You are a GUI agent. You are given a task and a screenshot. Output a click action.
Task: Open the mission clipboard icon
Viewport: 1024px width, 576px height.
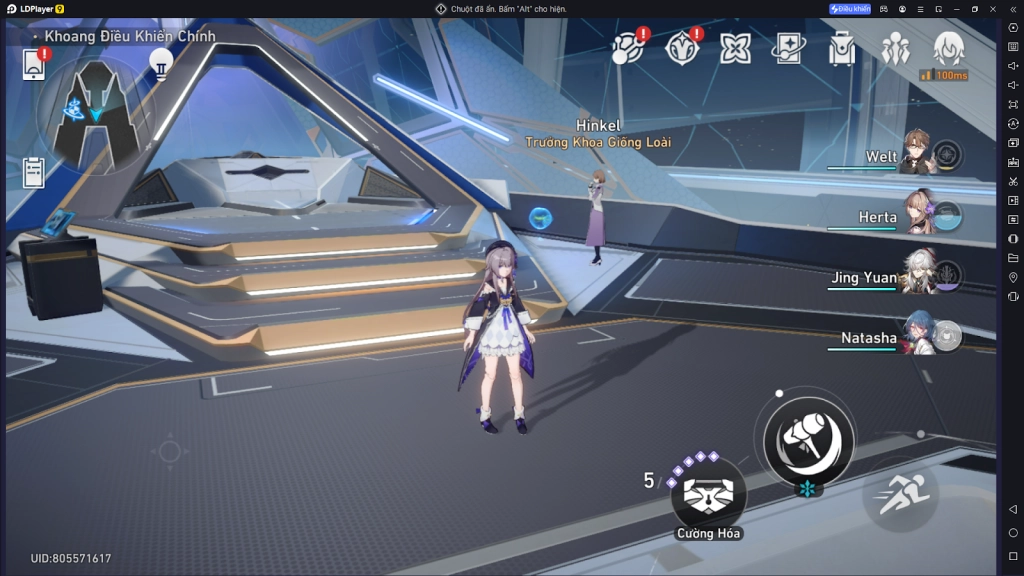(x=34, y=172)
